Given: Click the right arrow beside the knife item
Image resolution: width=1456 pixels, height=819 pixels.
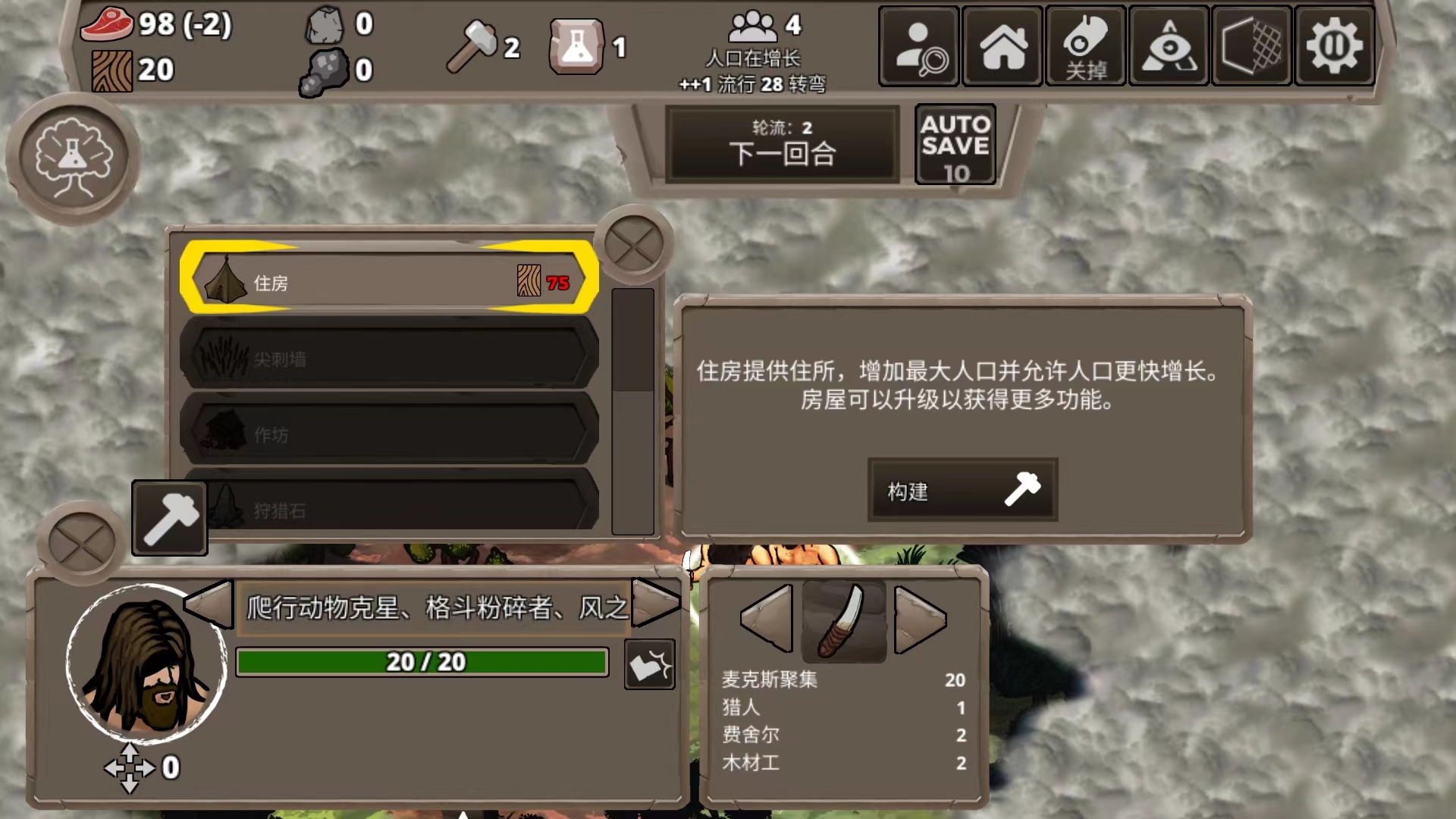Looking at the screenshot, I should (x=920, y=620).
